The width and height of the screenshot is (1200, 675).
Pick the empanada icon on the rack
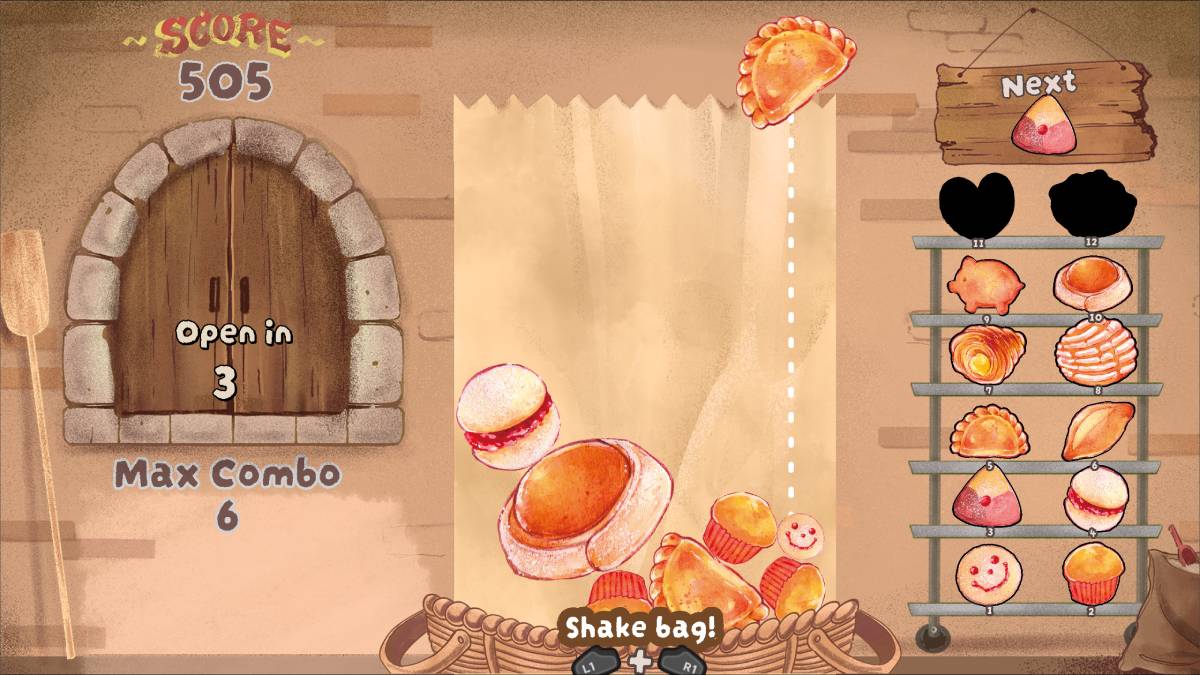pyautogui.click(x=988, y=432)
